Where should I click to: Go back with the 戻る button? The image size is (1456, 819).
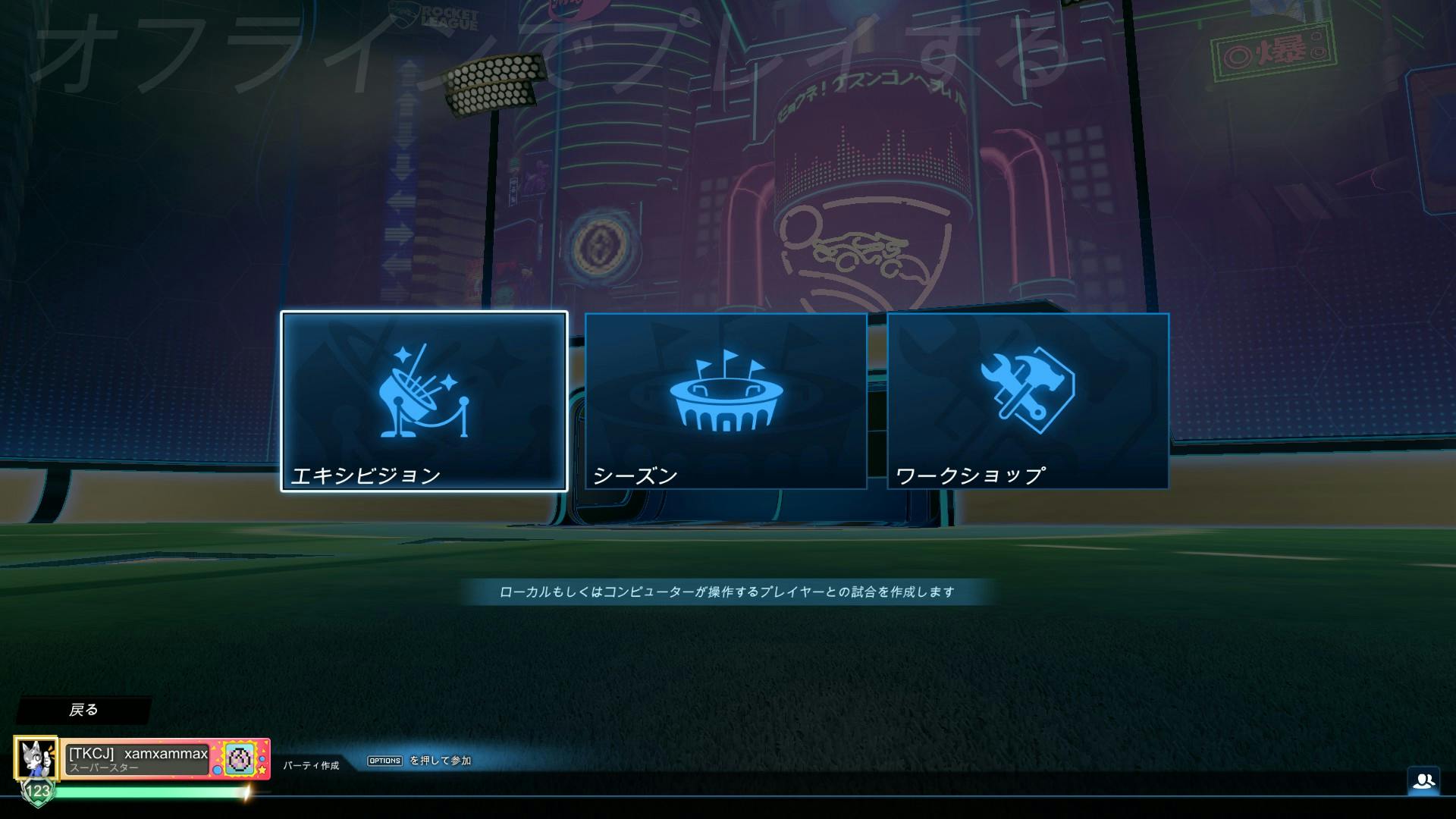(x=83, y=710)
